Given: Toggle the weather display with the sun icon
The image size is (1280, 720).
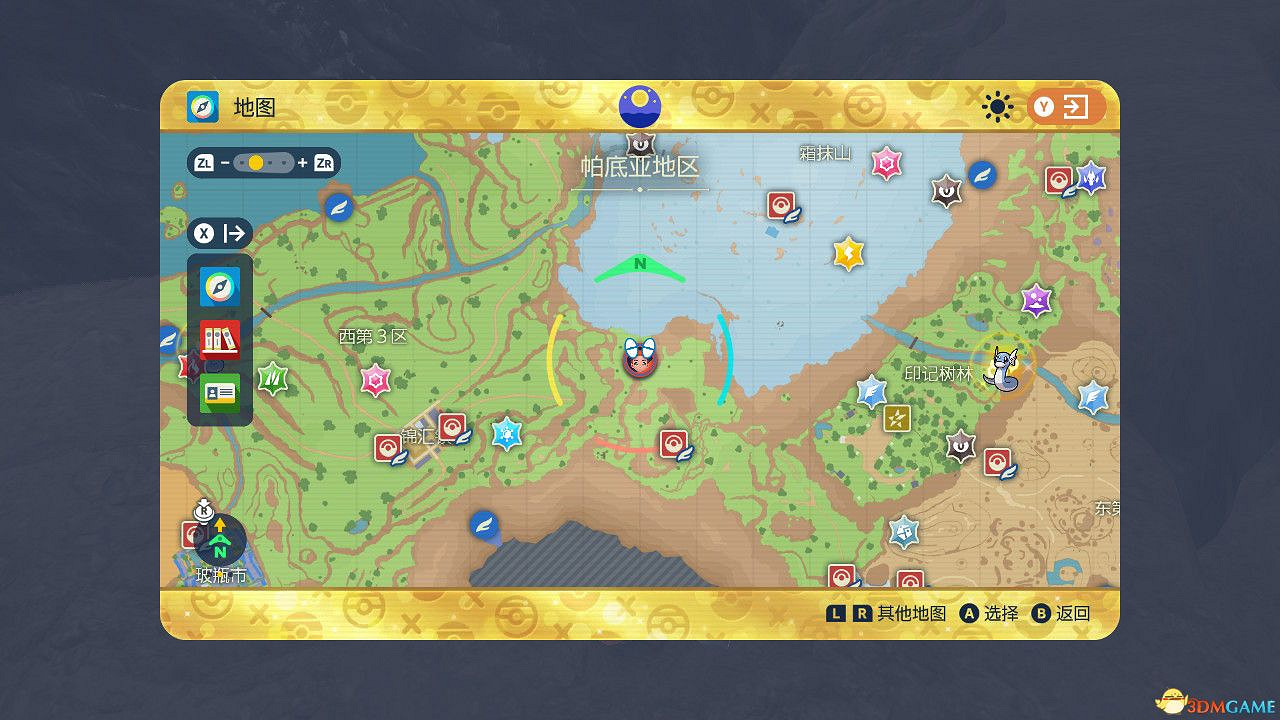Looking at the screenshot, I should [997, 106].
